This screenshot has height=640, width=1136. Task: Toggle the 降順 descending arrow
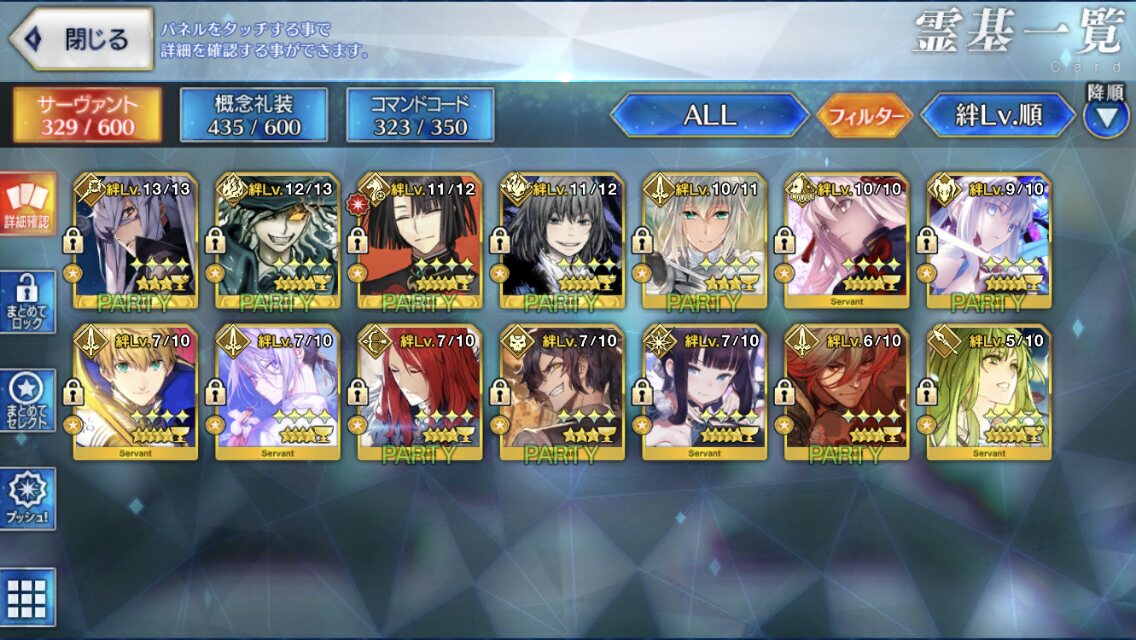1105,115
